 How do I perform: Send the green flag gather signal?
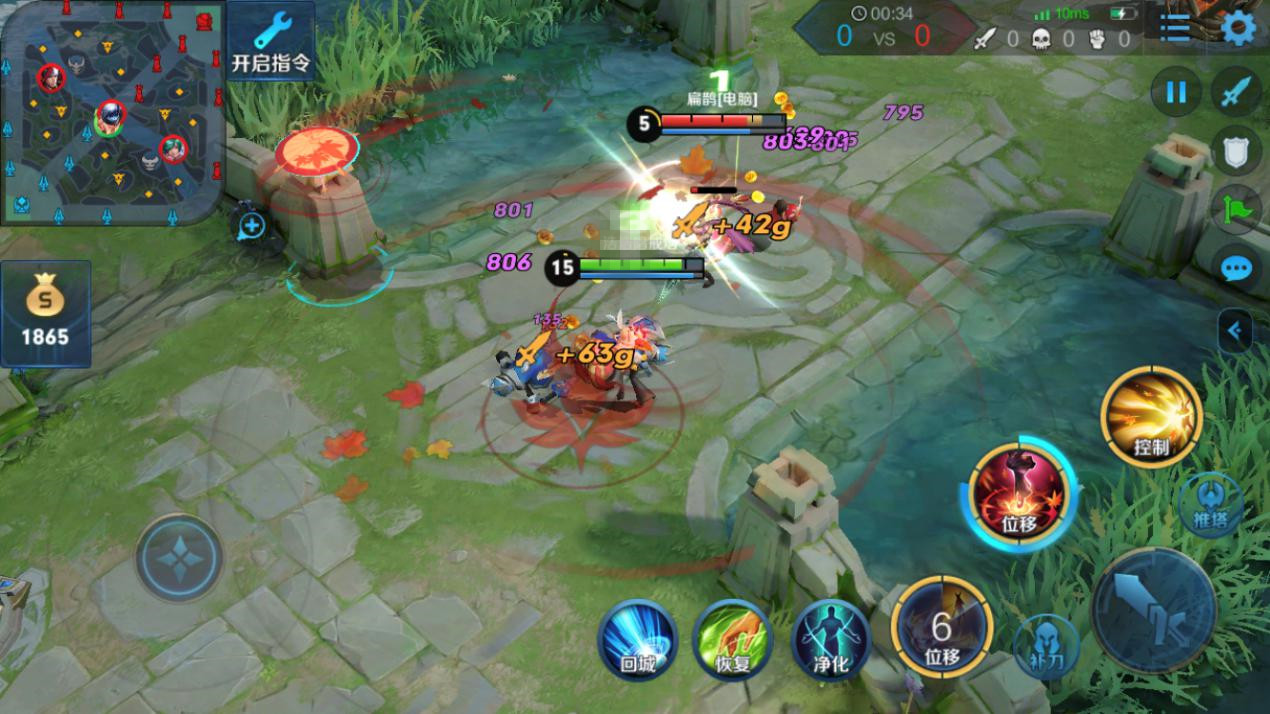pos(1237,210)
